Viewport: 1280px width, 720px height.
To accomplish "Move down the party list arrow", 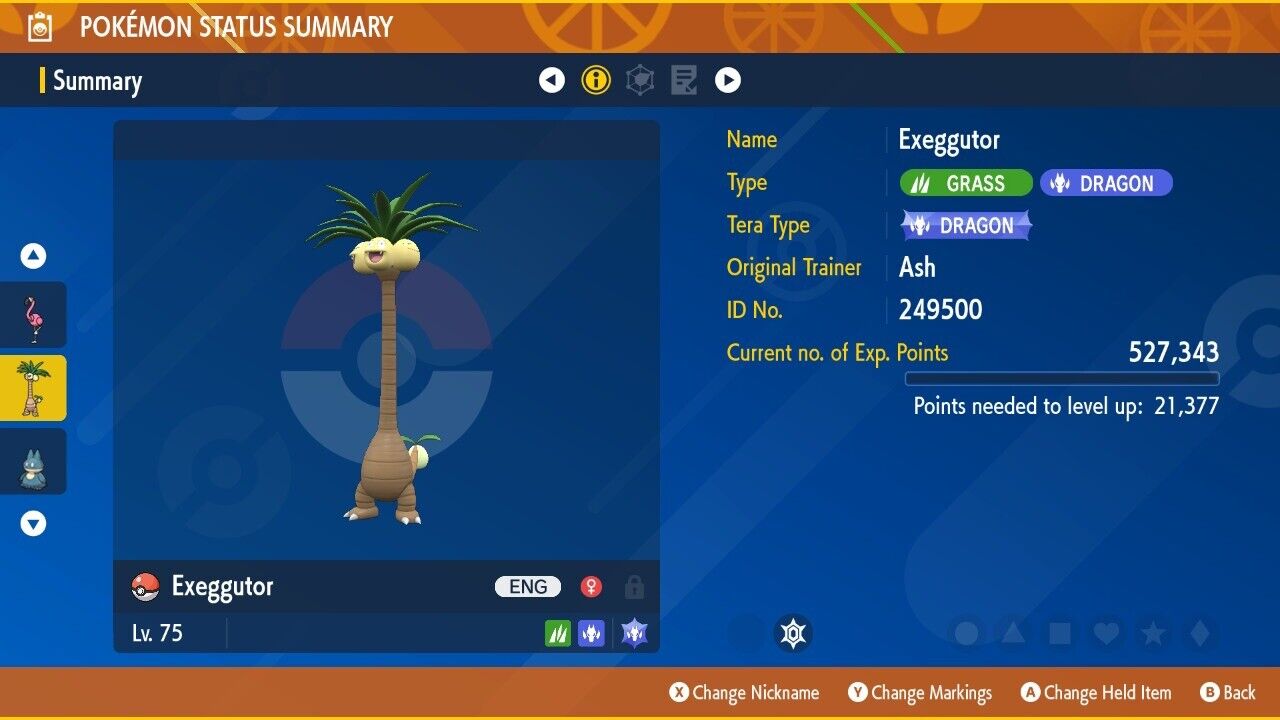I will pyautogui.click(x=33, y=523).
